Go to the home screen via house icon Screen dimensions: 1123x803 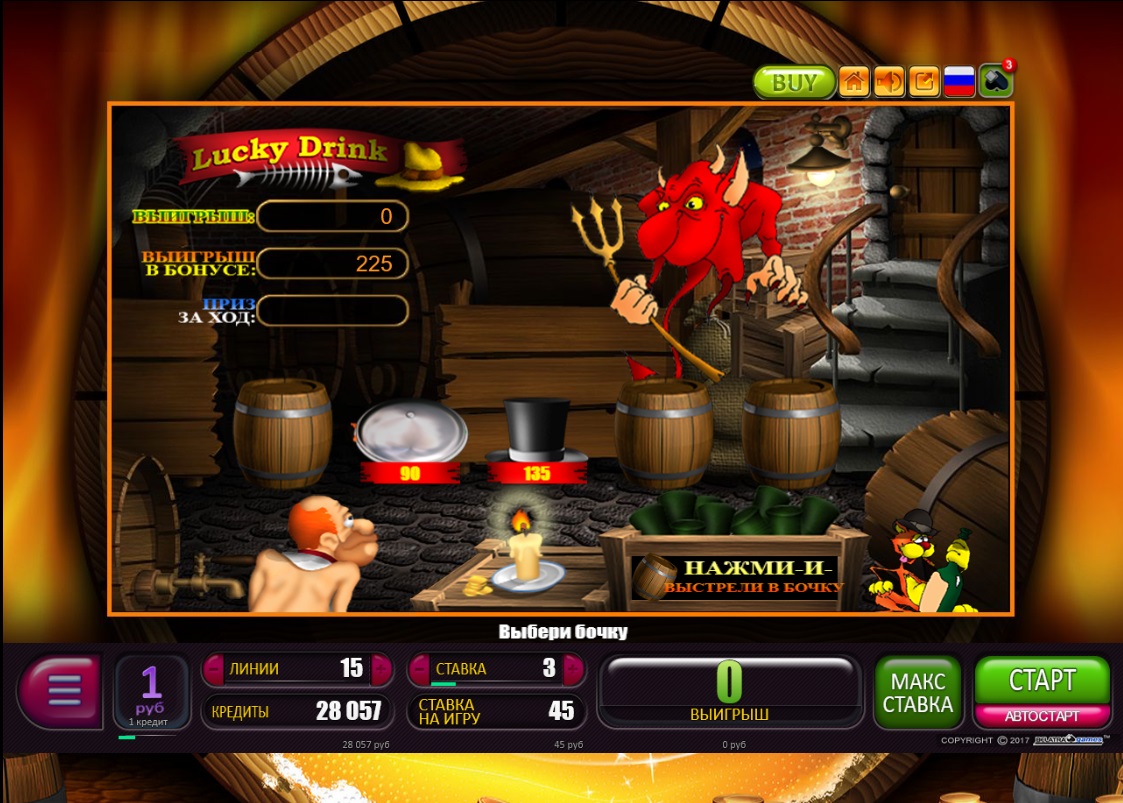click(x=854, y=82)
